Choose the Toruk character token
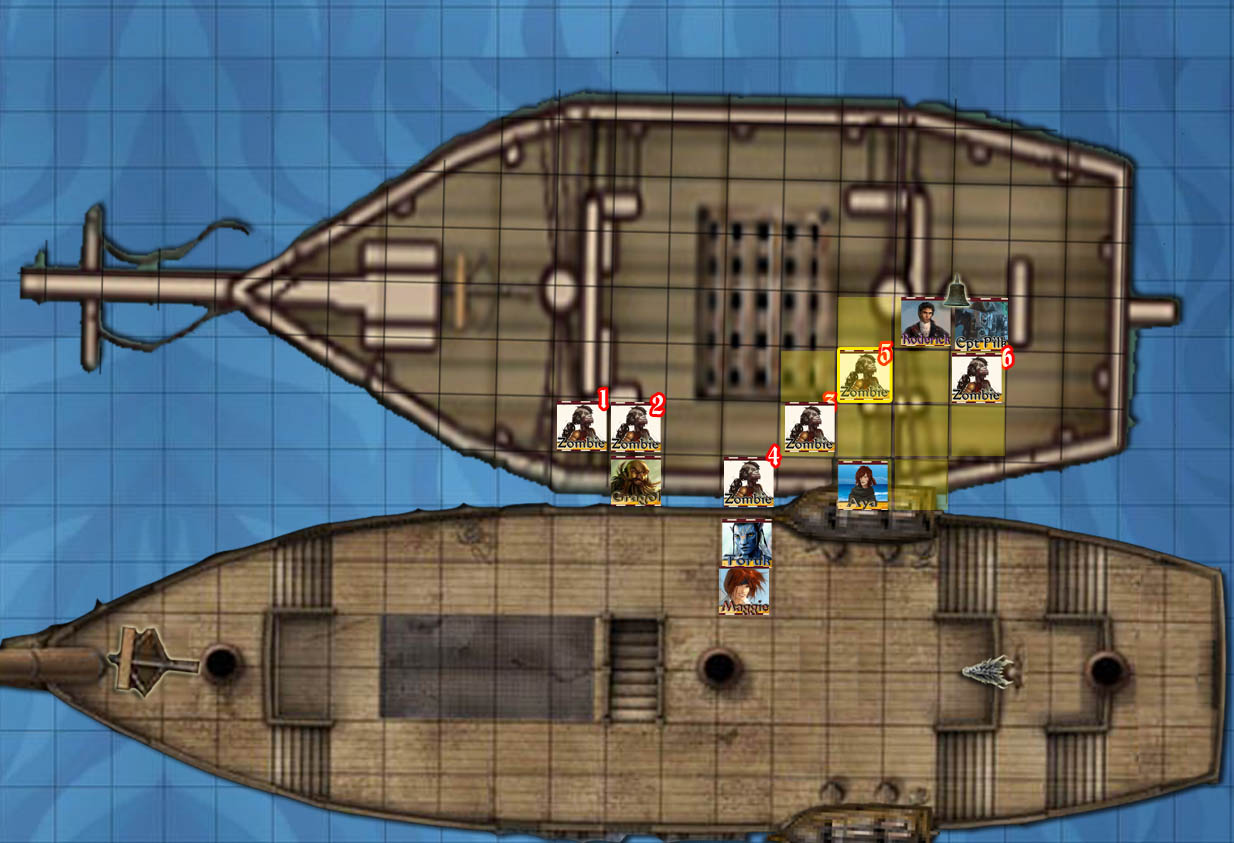This screenshot has width=1234, height=843. [x=746, y=543]
